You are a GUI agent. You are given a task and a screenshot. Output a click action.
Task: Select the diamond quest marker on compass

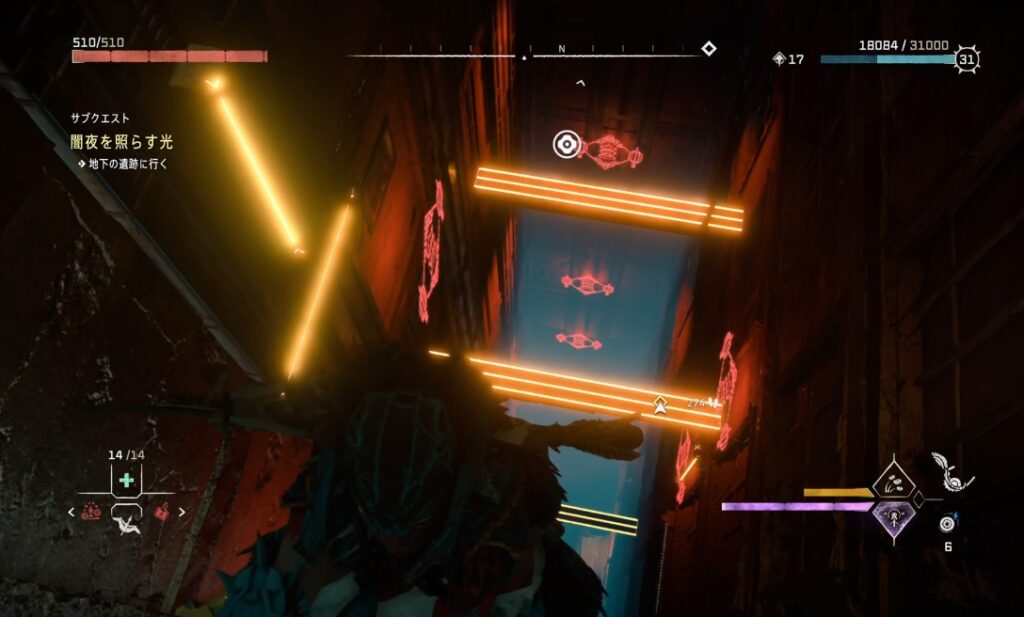(708, 48)
